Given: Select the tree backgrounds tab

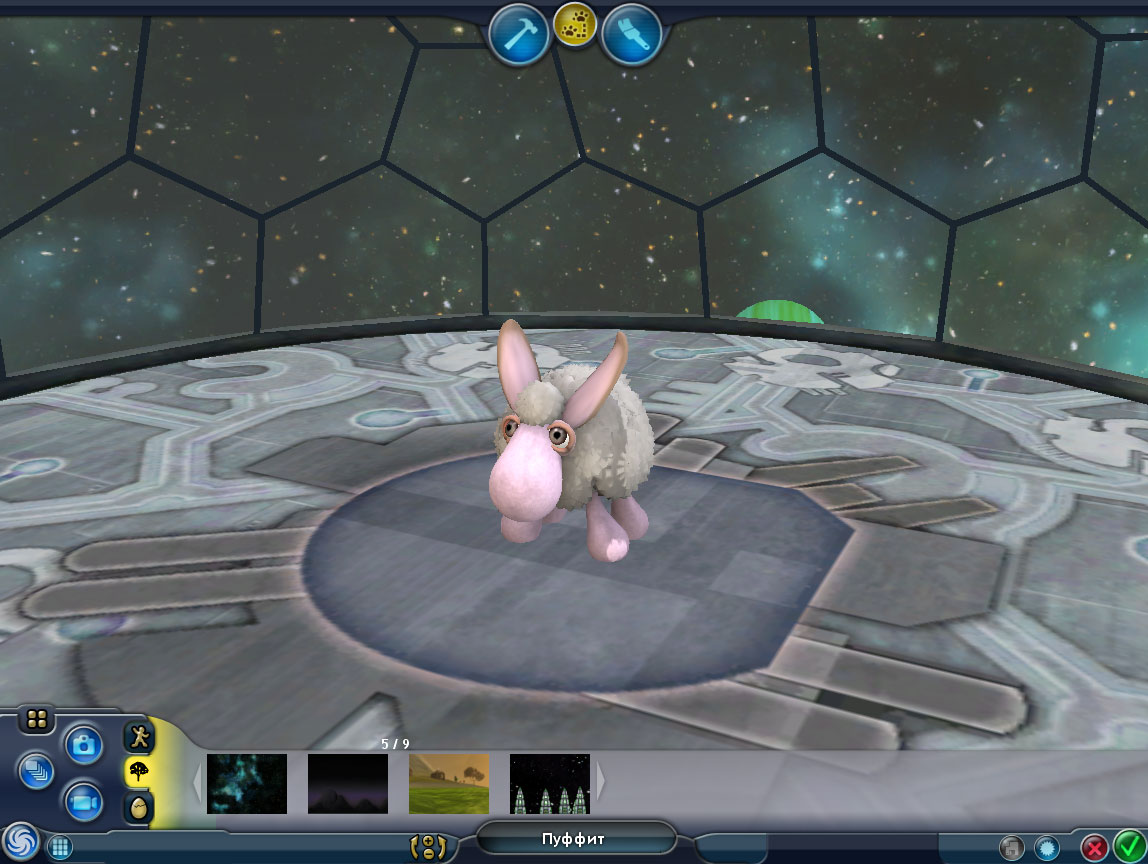Looking at the screenshot, I should 139,772.
